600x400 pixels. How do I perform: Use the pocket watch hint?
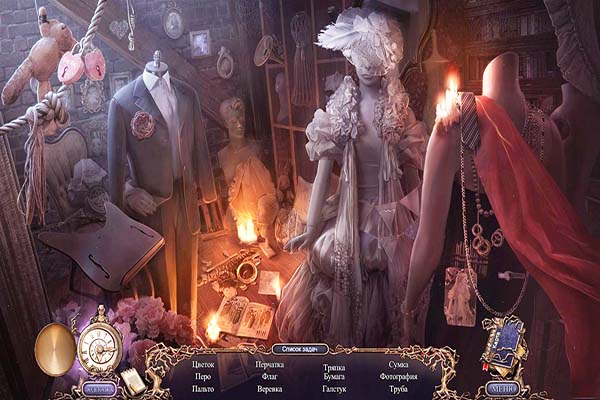pyautogui.click(x=100, y=346)
